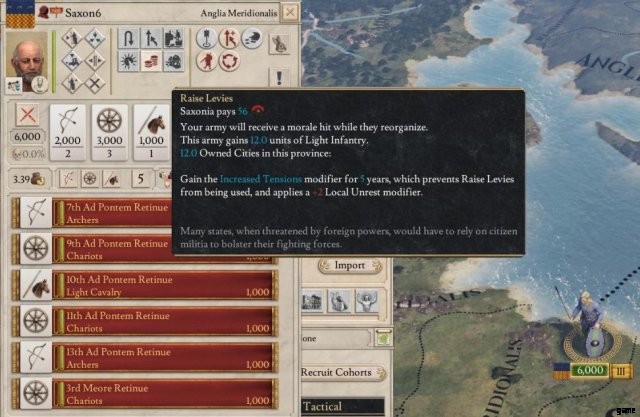
Task: Click the Import button
Action: click(x=349, y=266)
